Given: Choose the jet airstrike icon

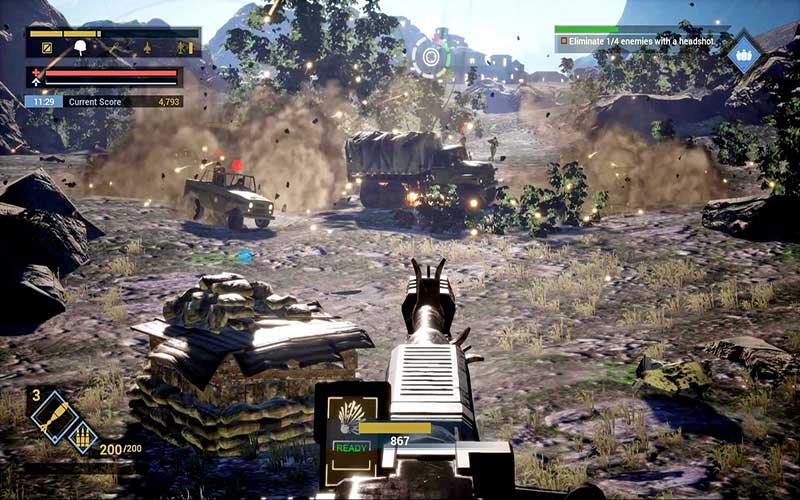Looking at the screenshot, I should [x=147, y=47].
